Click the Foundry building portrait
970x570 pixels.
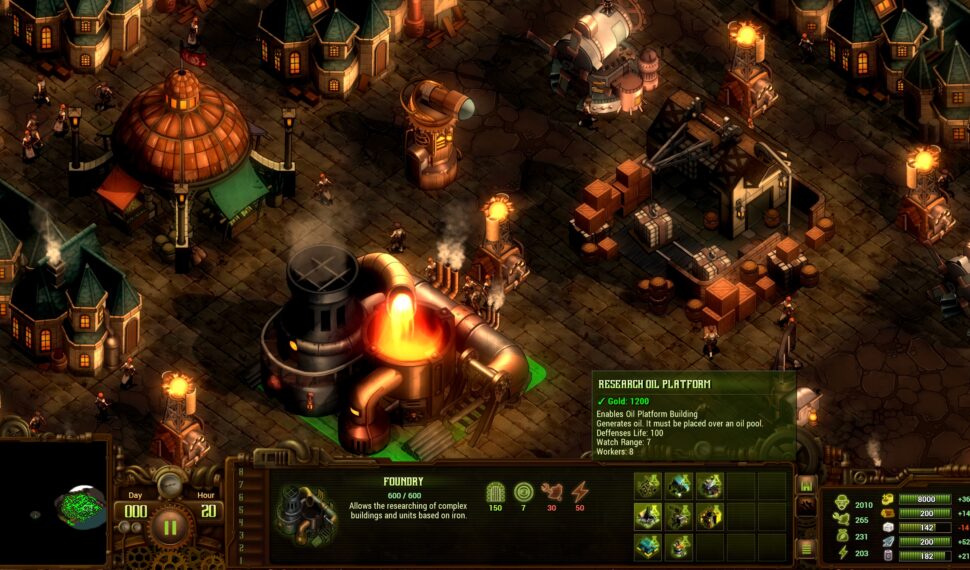tap(304, 512)
